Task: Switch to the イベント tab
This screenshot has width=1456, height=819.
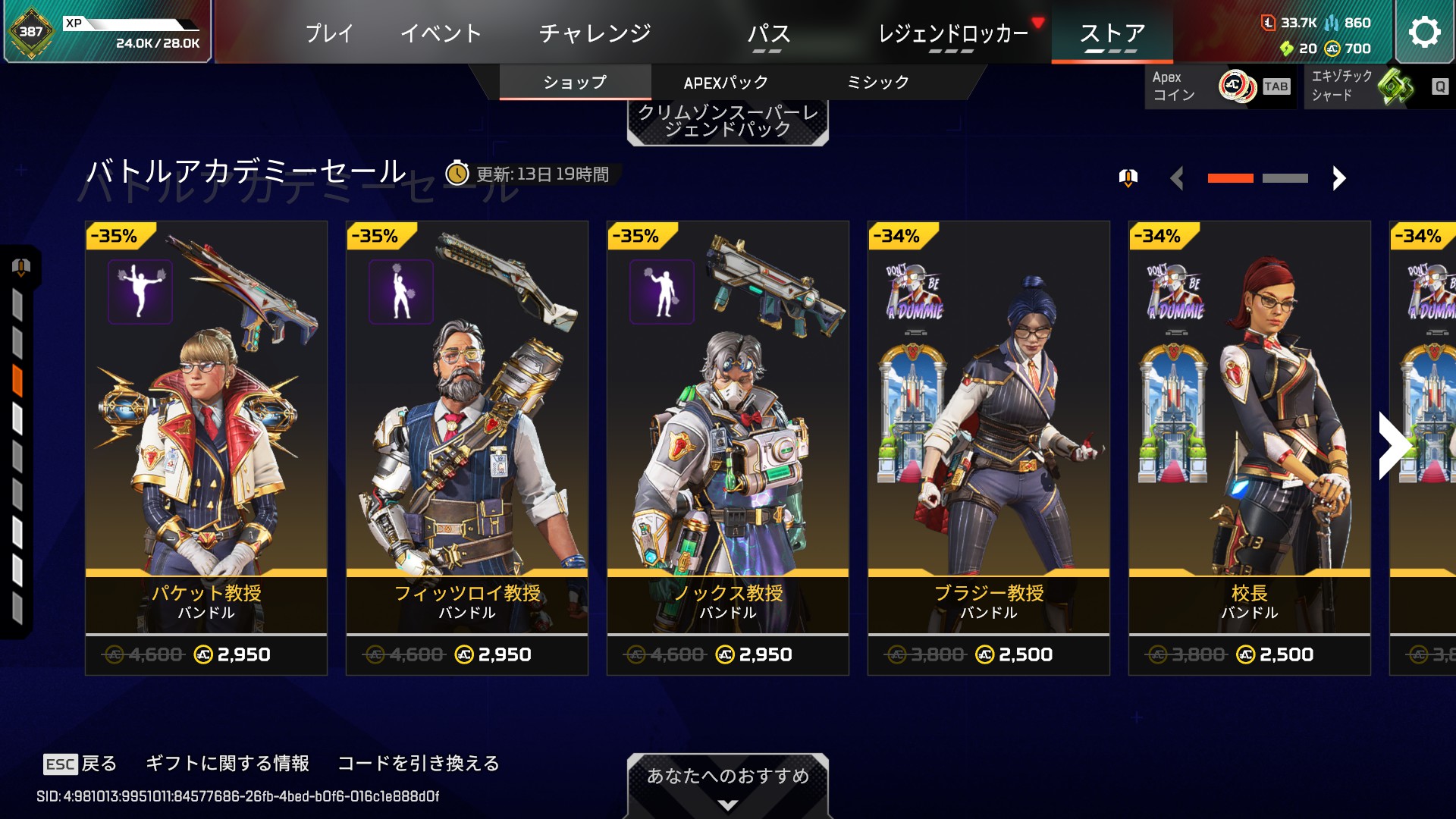Action: [441, 33]
